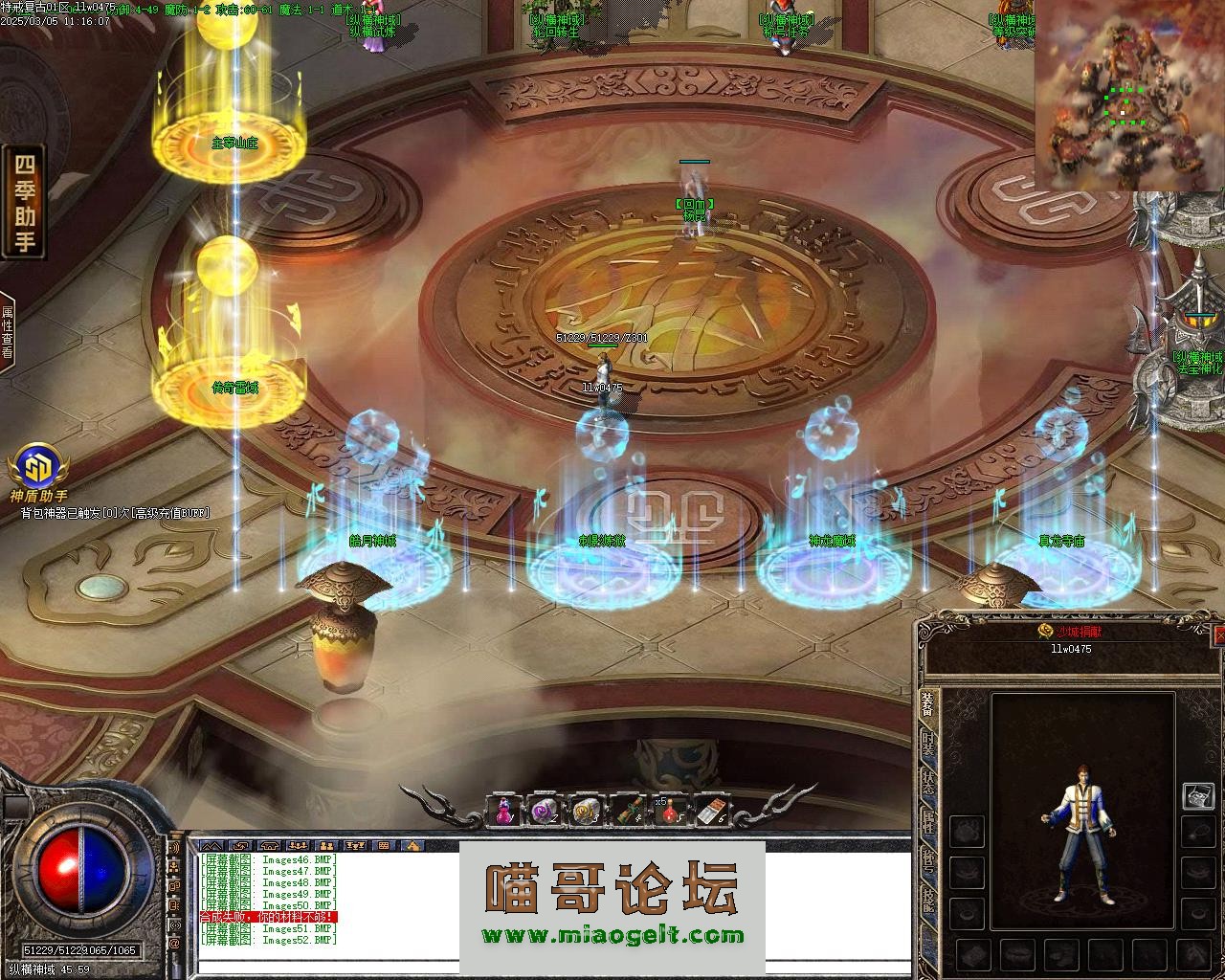Switch to the 状态 status tab
Image resolution: width=1225 pixels, height=980 pixels.
pyautogui.click(x=927, y=782)
